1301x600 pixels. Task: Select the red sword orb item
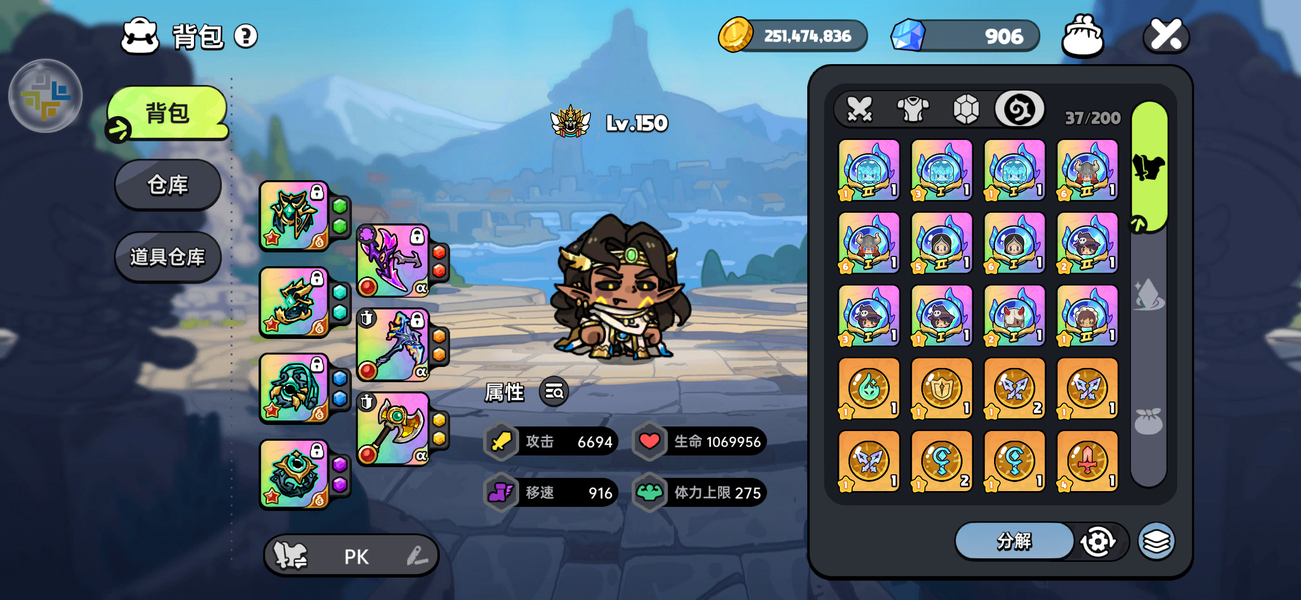(x=1087, y=461)
